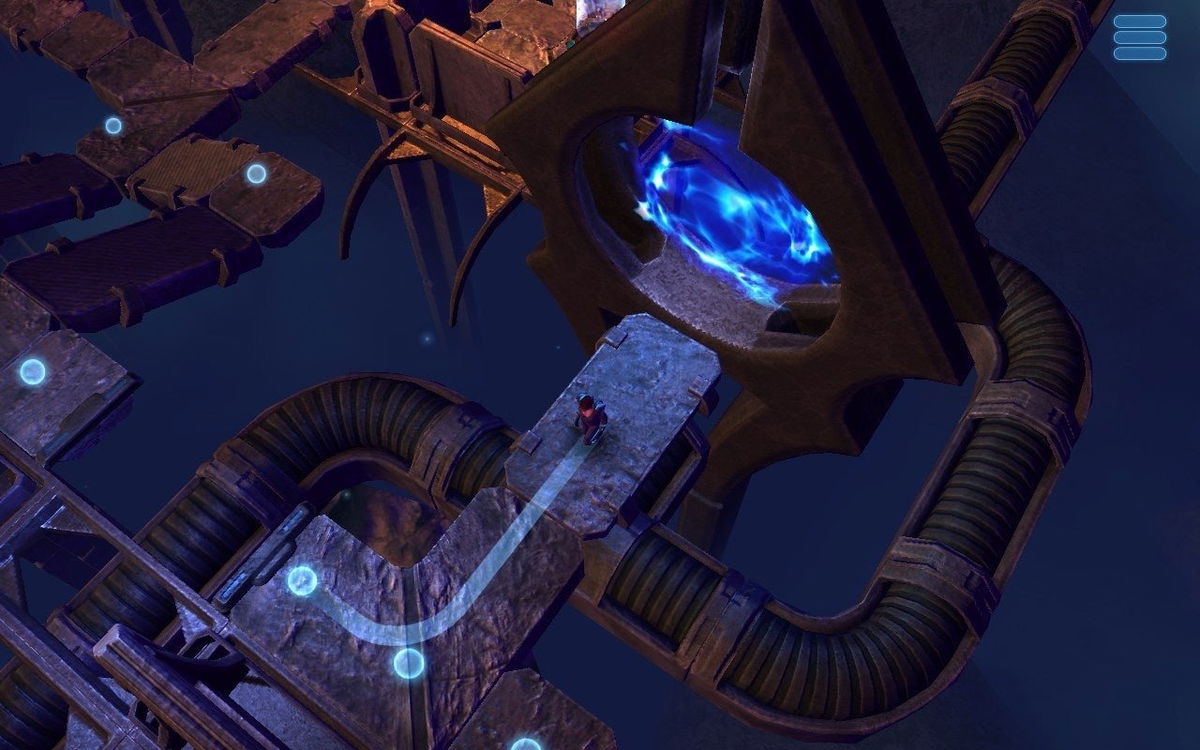Image resolution: width=1200 pixels, height=750 pixels.
Task: Open the three-bar menu button
Action: (1140, 37)
